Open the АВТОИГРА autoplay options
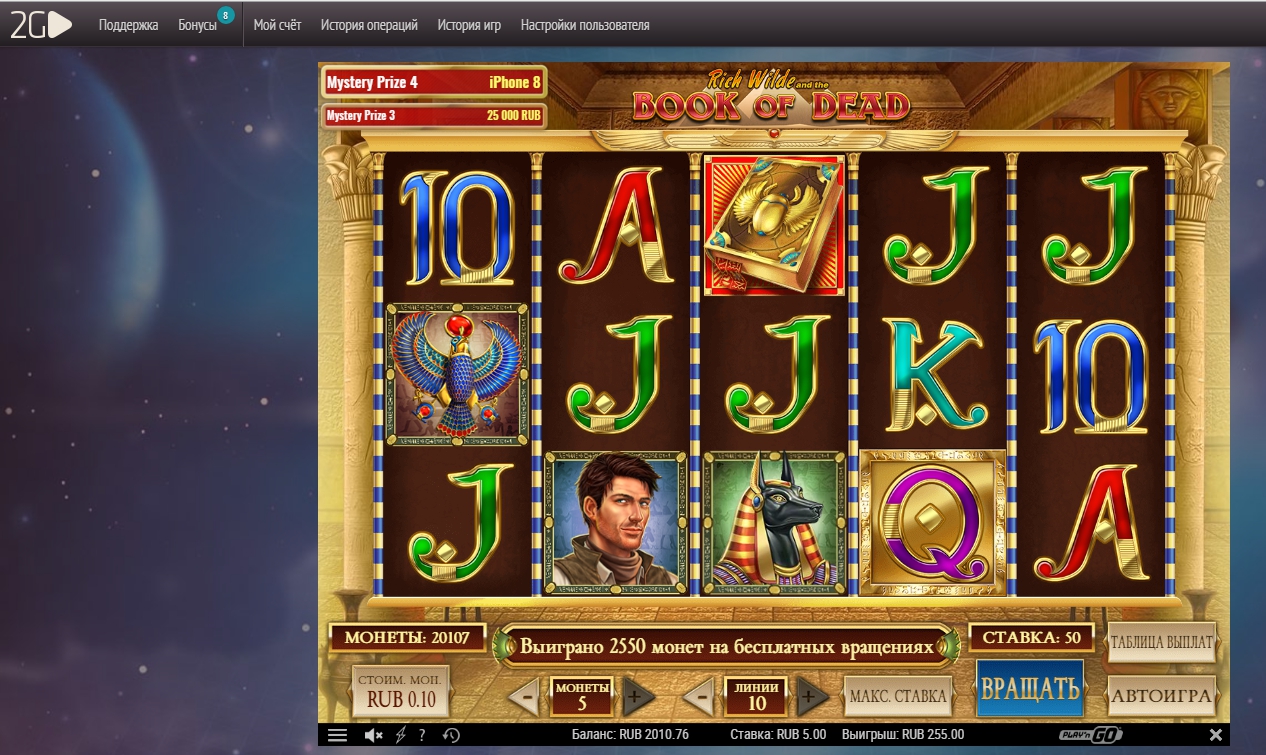This screenshot has width=1266, height=755. coord(1161,695)
